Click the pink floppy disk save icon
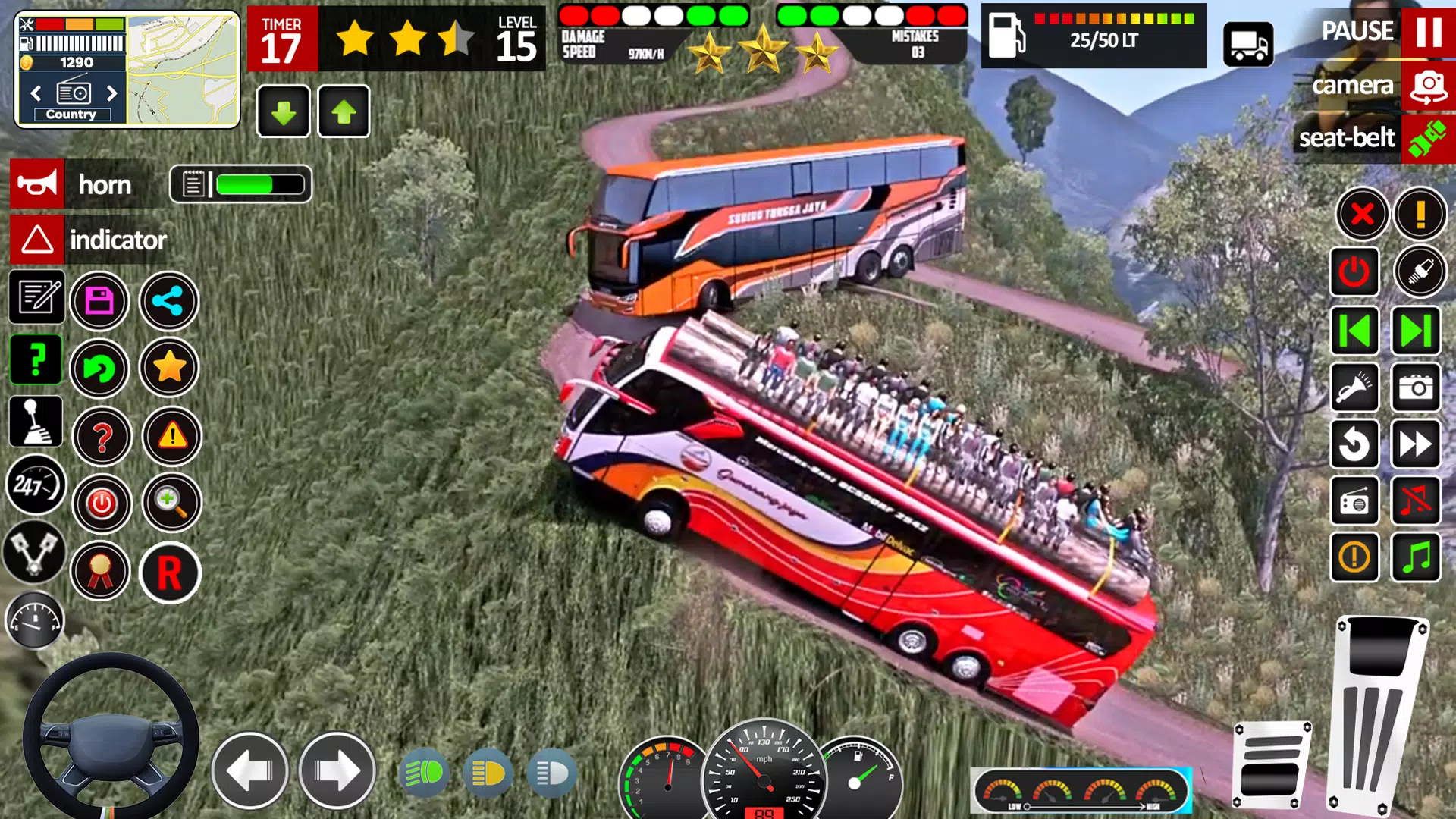The image size is (1456, 819). point(99,301)
